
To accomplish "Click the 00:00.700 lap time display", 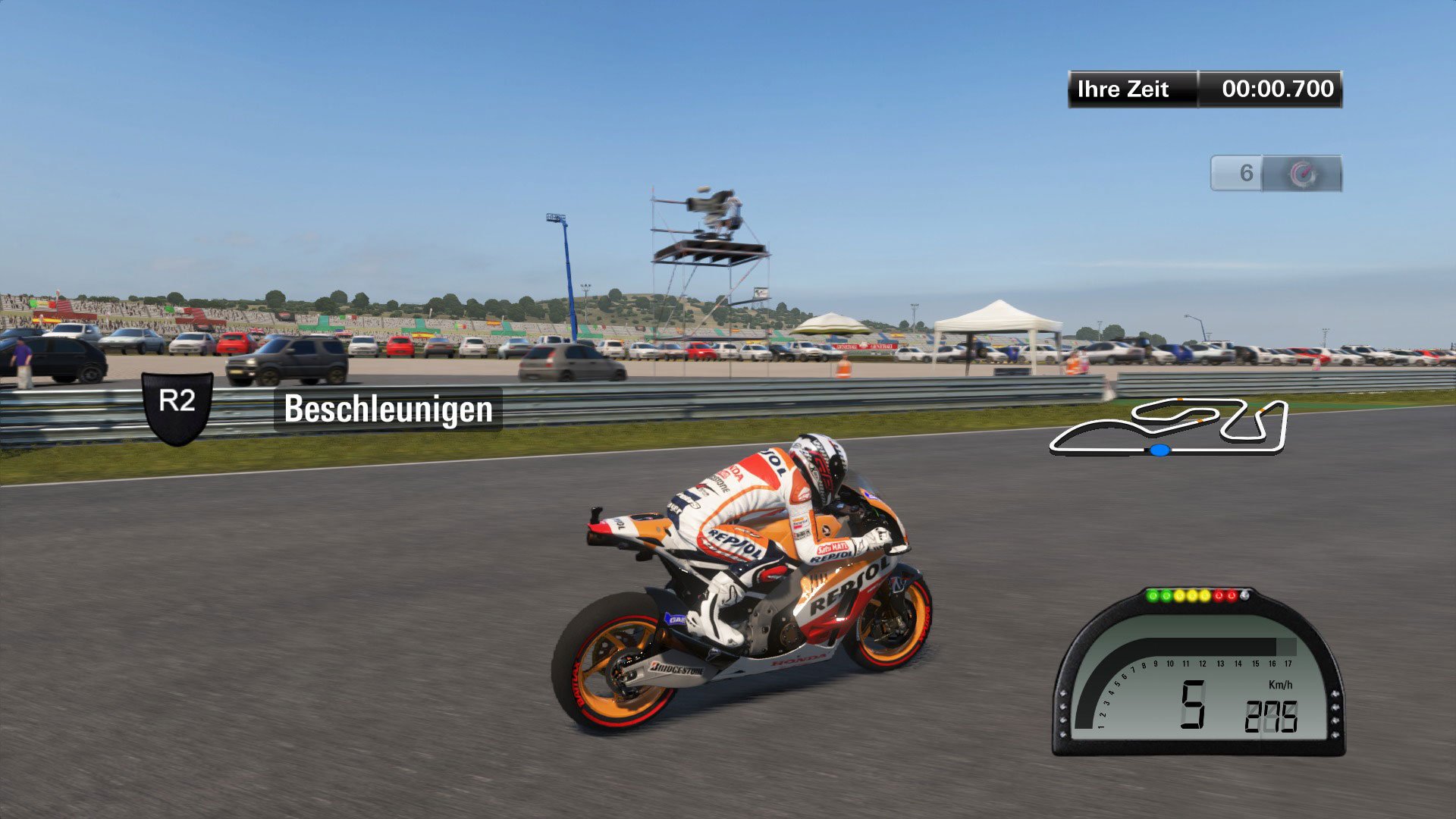I will coord(1276,89).
